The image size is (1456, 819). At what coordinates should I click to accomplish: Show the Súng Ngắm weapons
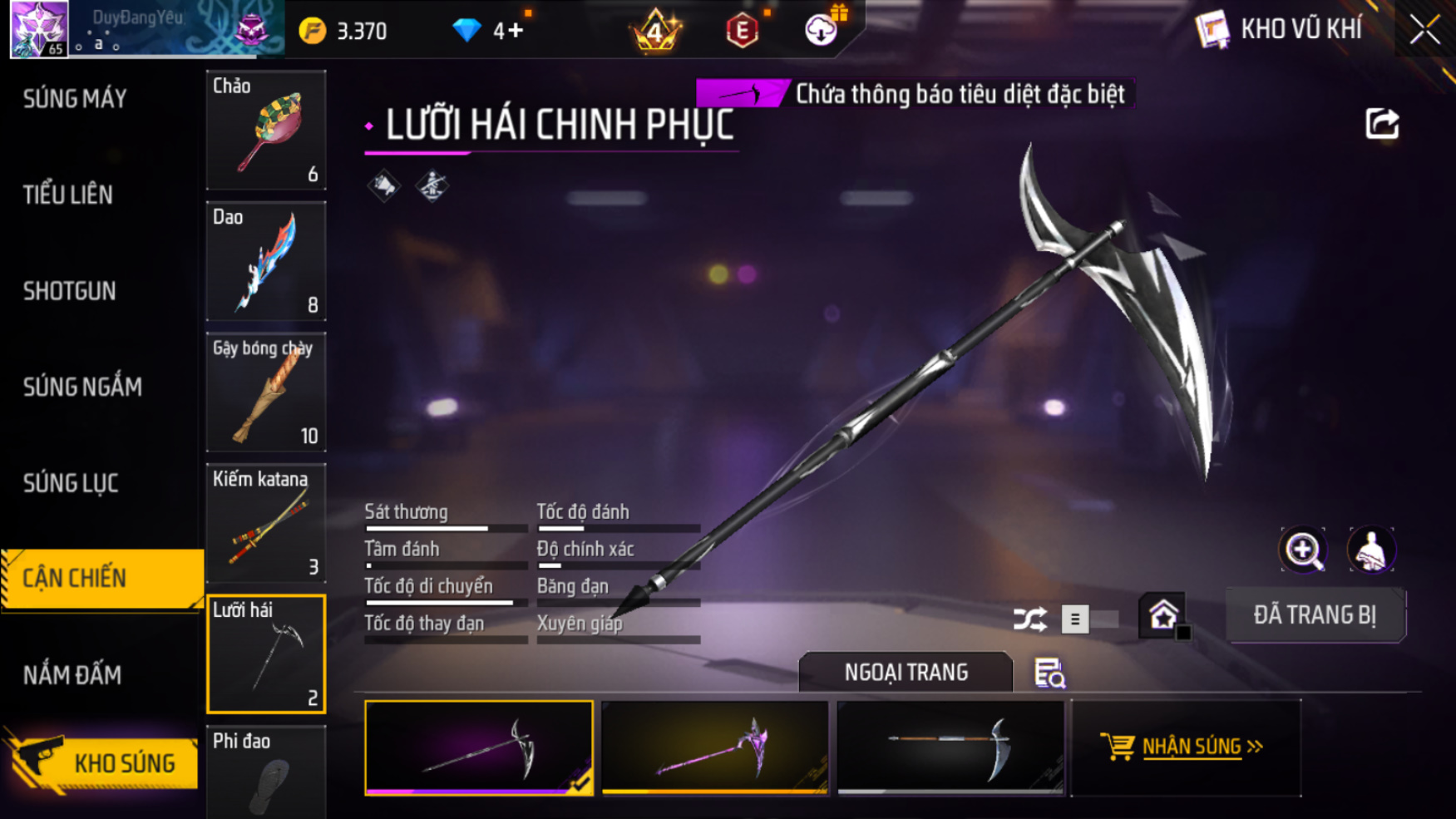(82, 387)
